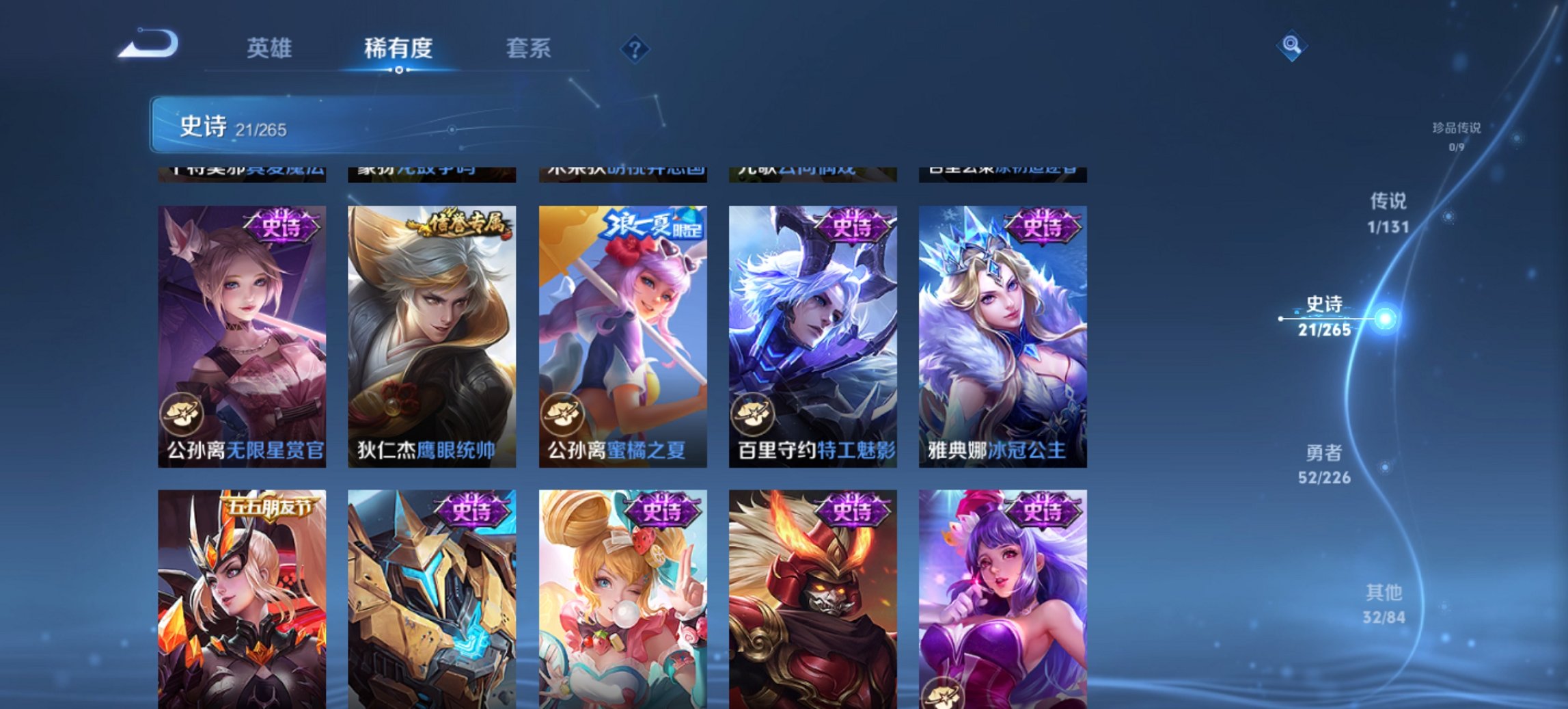
Task: Switch to the 套系 tab
Action: coord(528,48)
